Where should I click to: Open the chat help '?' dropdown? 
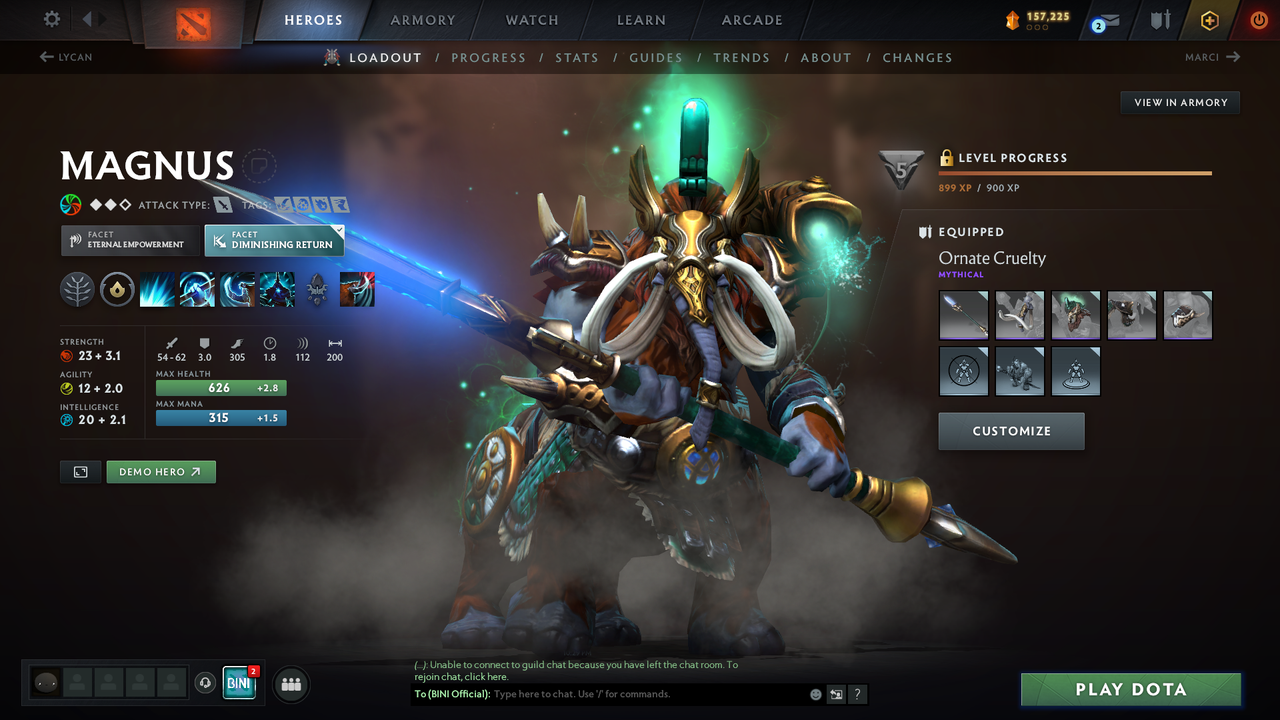pyautogui.click(x=857, y=693)
